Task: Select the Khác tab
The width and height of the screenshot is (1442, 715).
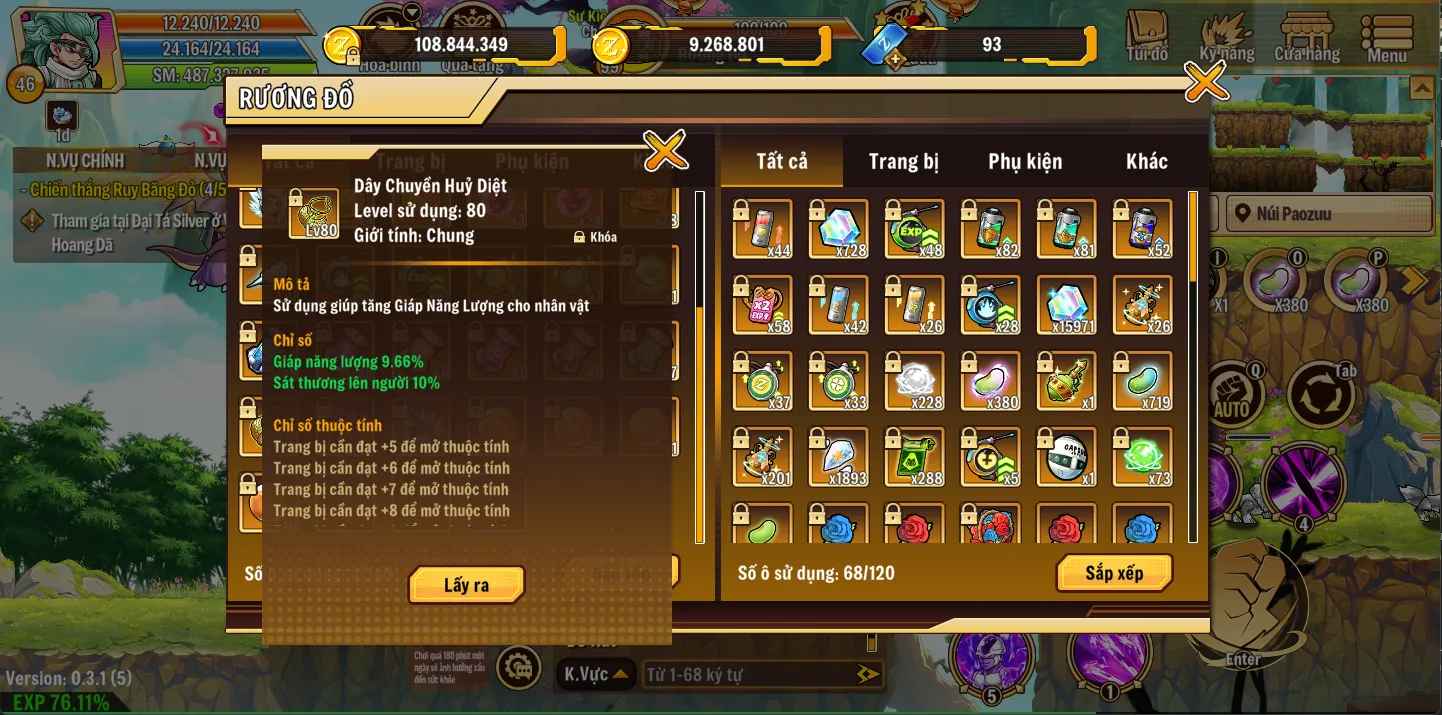Action: click(1146, 162)
